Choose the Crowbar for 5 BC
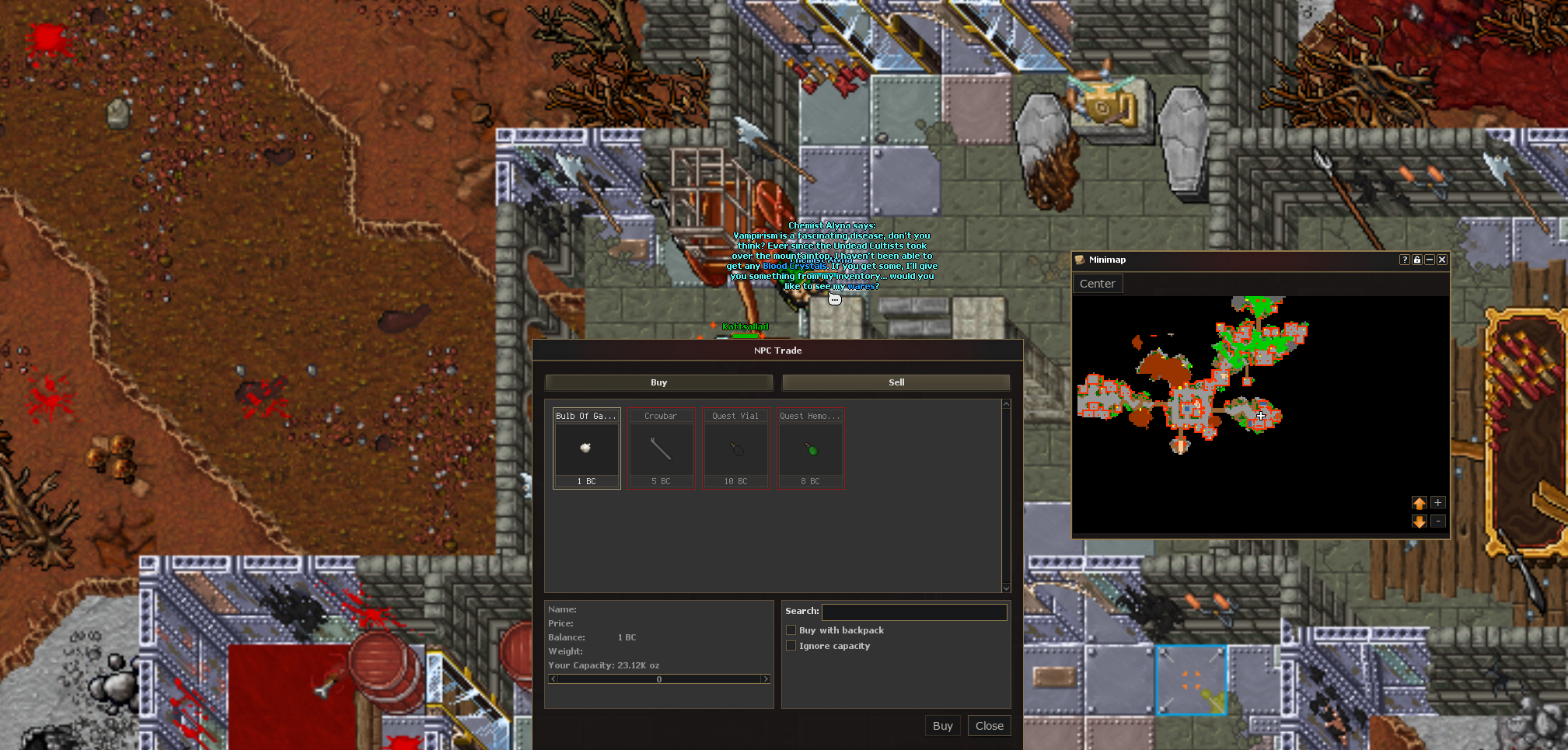The height and width of the screenshot is (750, 1568). pos(661,448)
